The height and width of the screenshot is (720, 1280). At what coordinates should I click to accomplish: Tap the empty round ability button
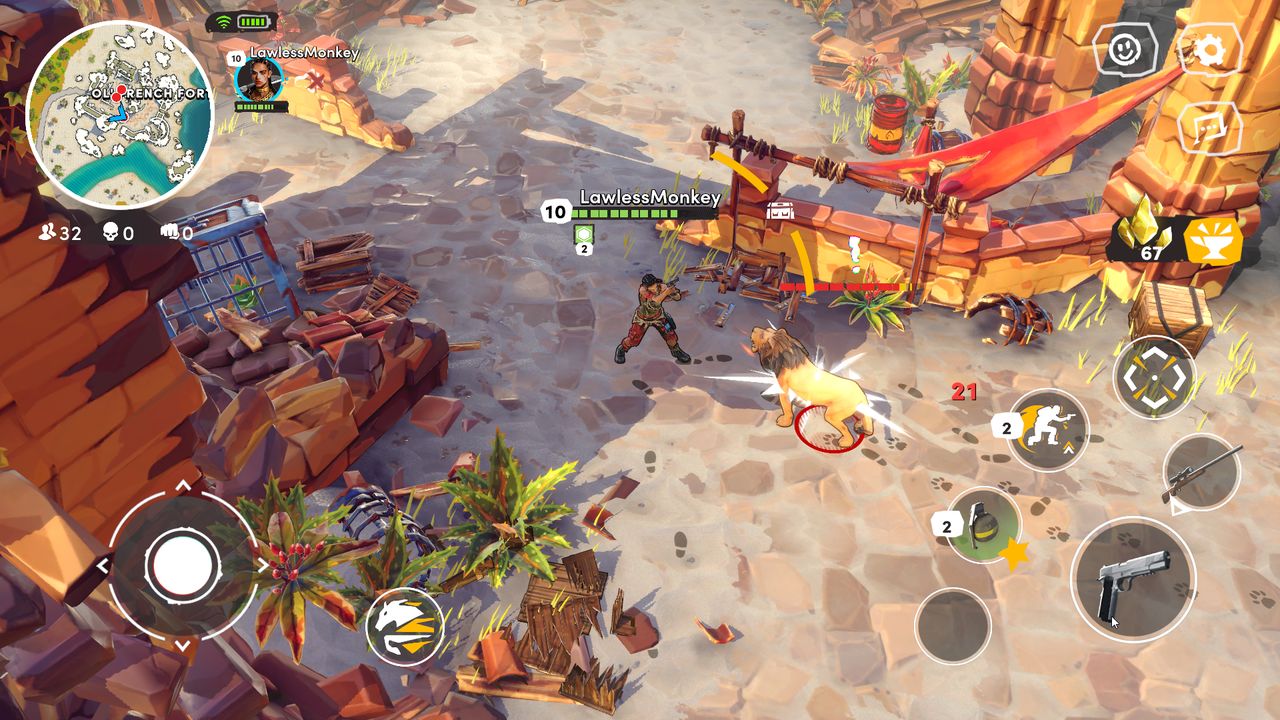tap(953, 625)
